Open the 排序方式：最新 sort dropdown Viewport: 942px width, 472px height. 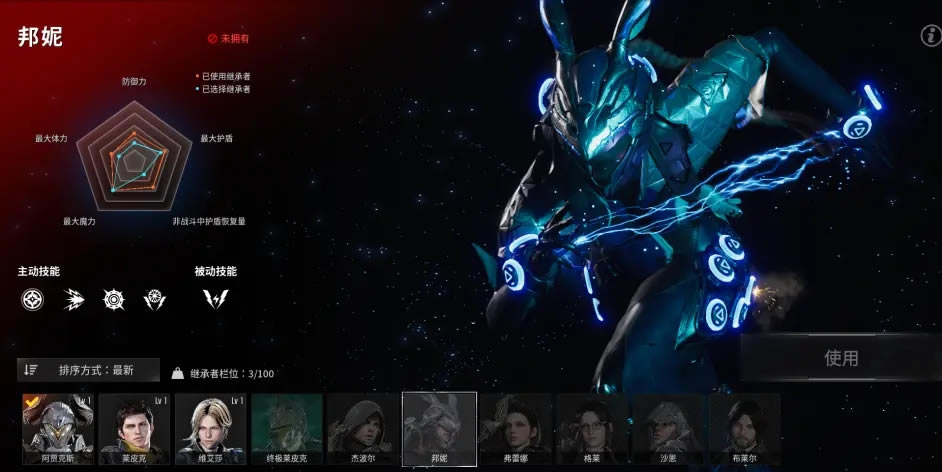(88, 370)
